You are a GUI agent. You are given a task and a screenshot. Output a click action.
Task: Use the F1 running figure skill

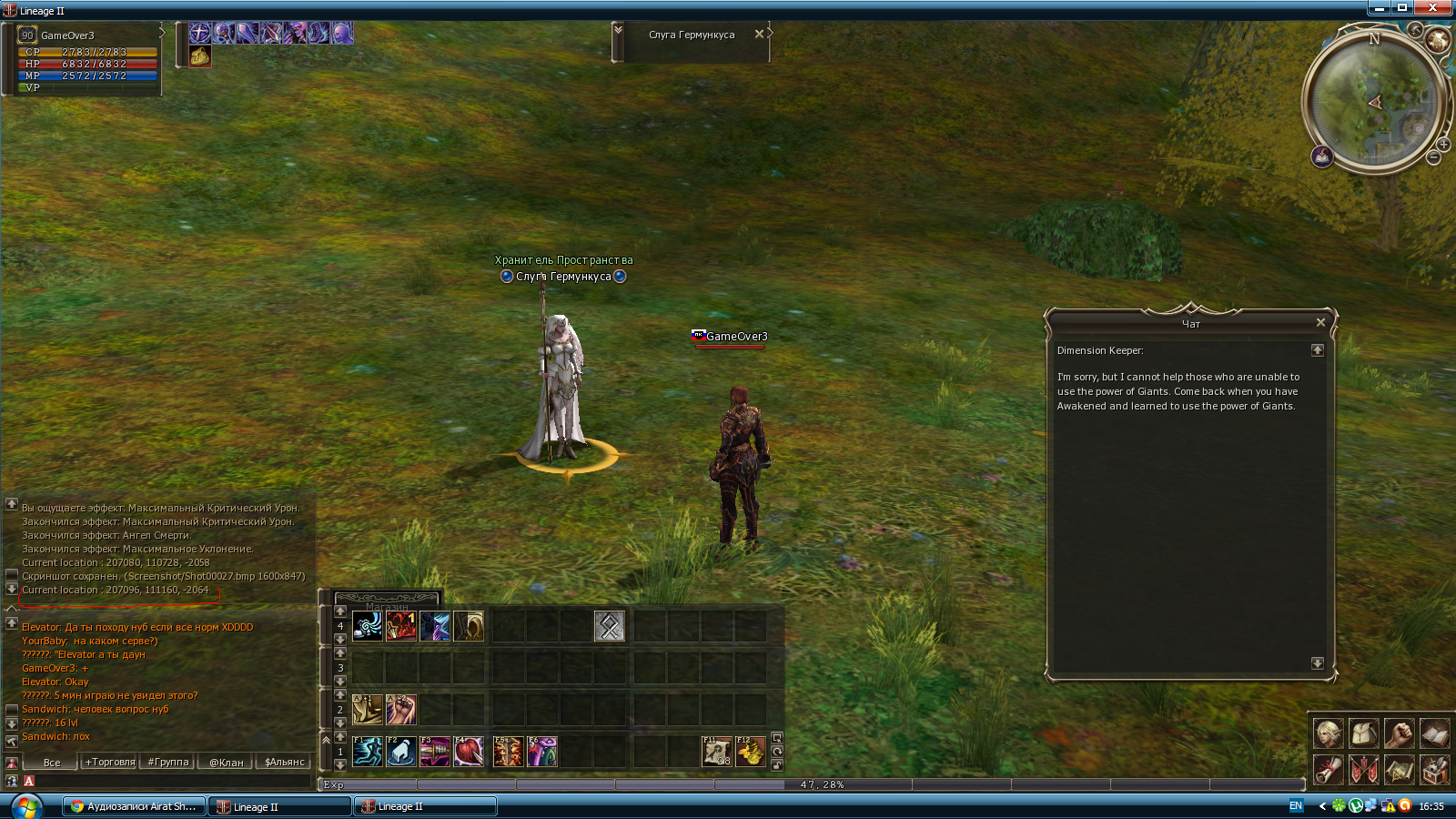click(368, 752)
